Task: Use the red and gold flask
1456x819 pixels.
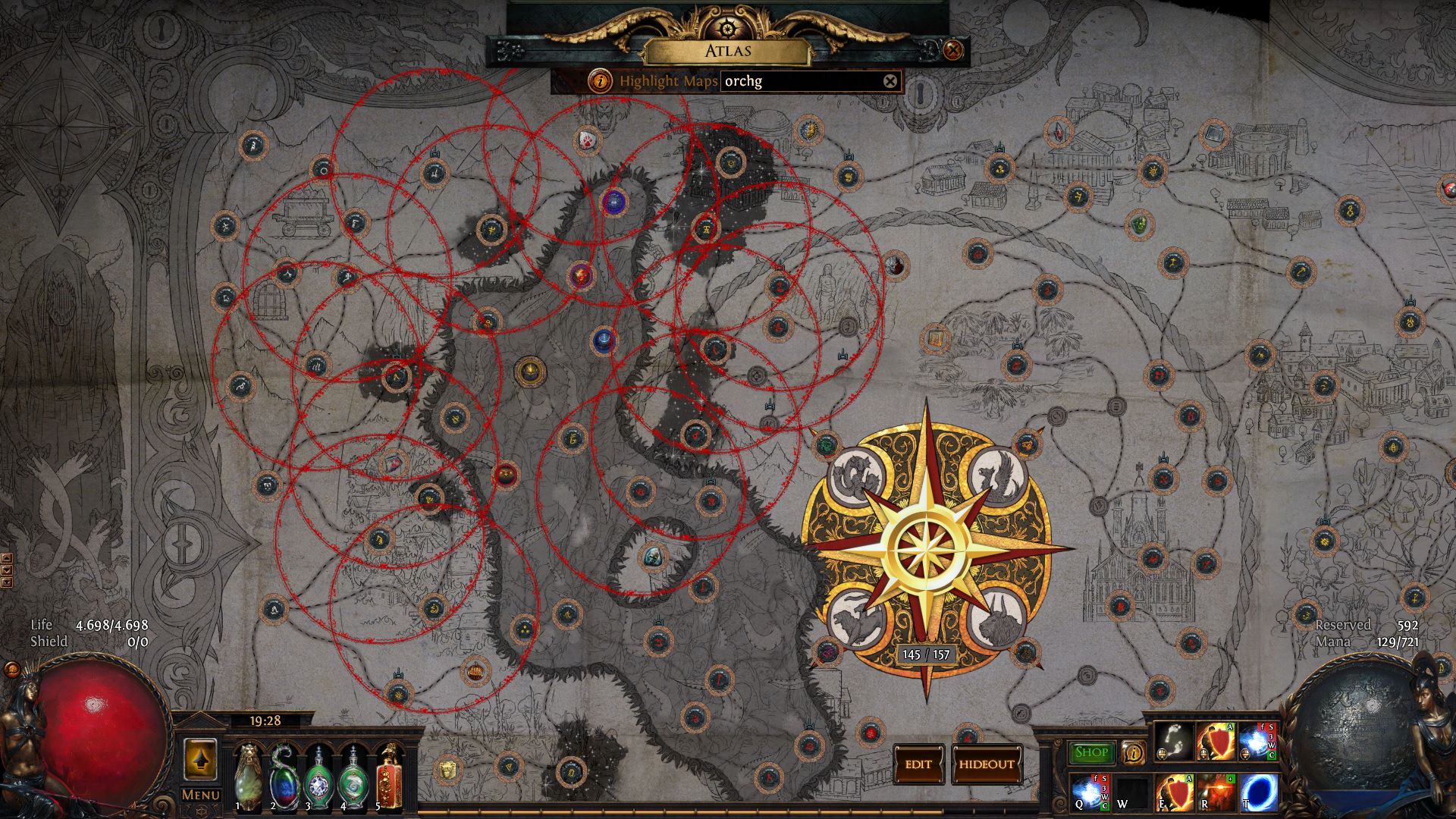Action: [x=389, y=777]
